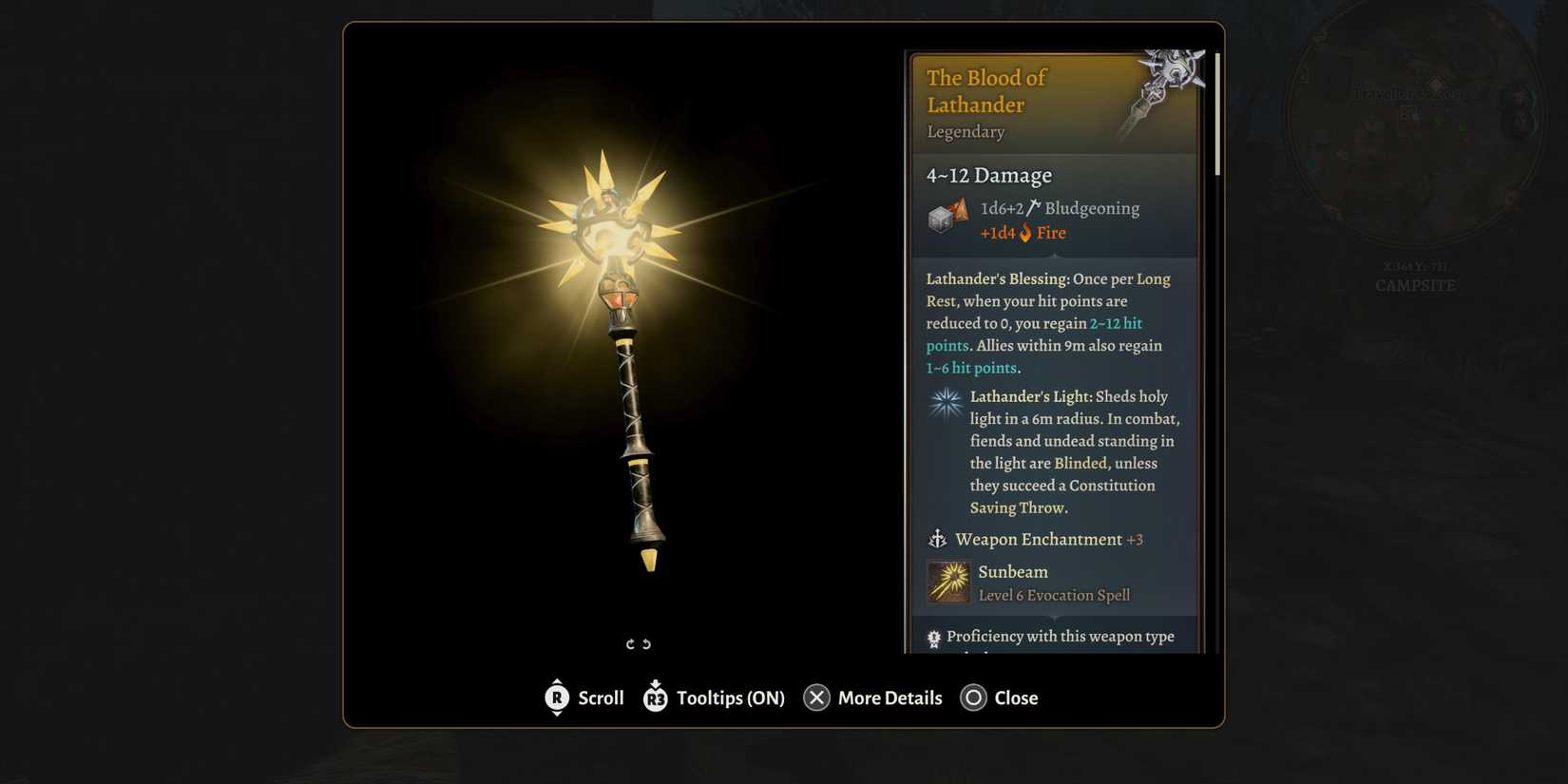Click the proficiency badge icon
Viewport: 1568px width, 784px height.
(933, 637)
